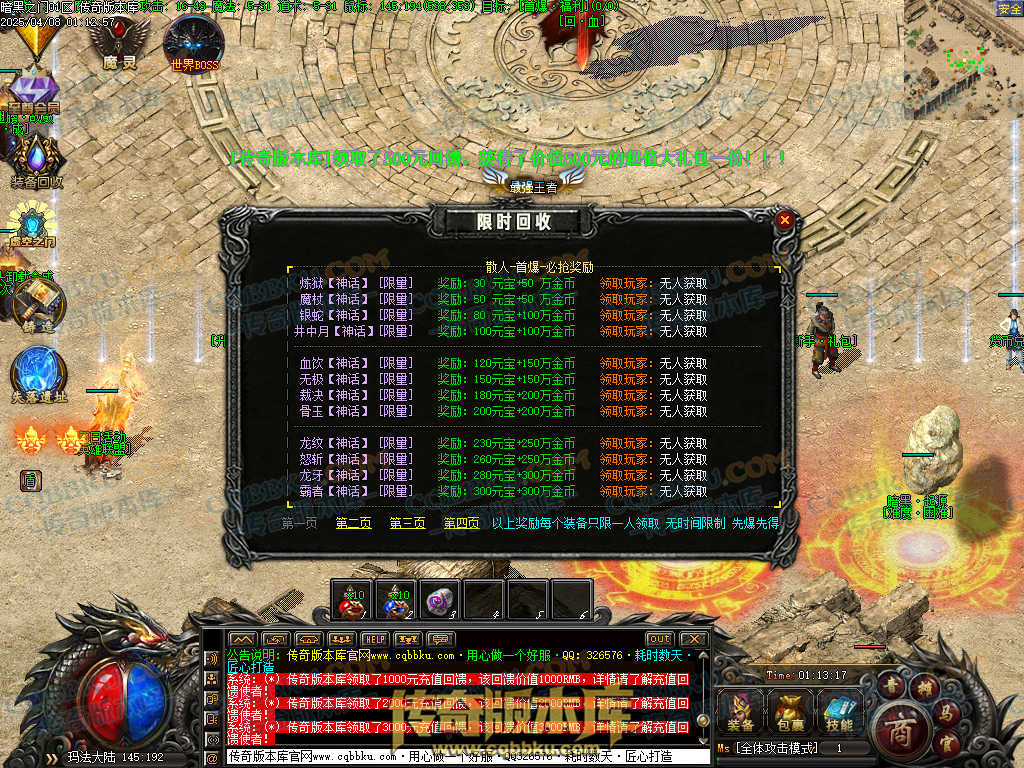Open the 装备 equipment panel
Screen dimensions: 1024x768
point(741,711)
